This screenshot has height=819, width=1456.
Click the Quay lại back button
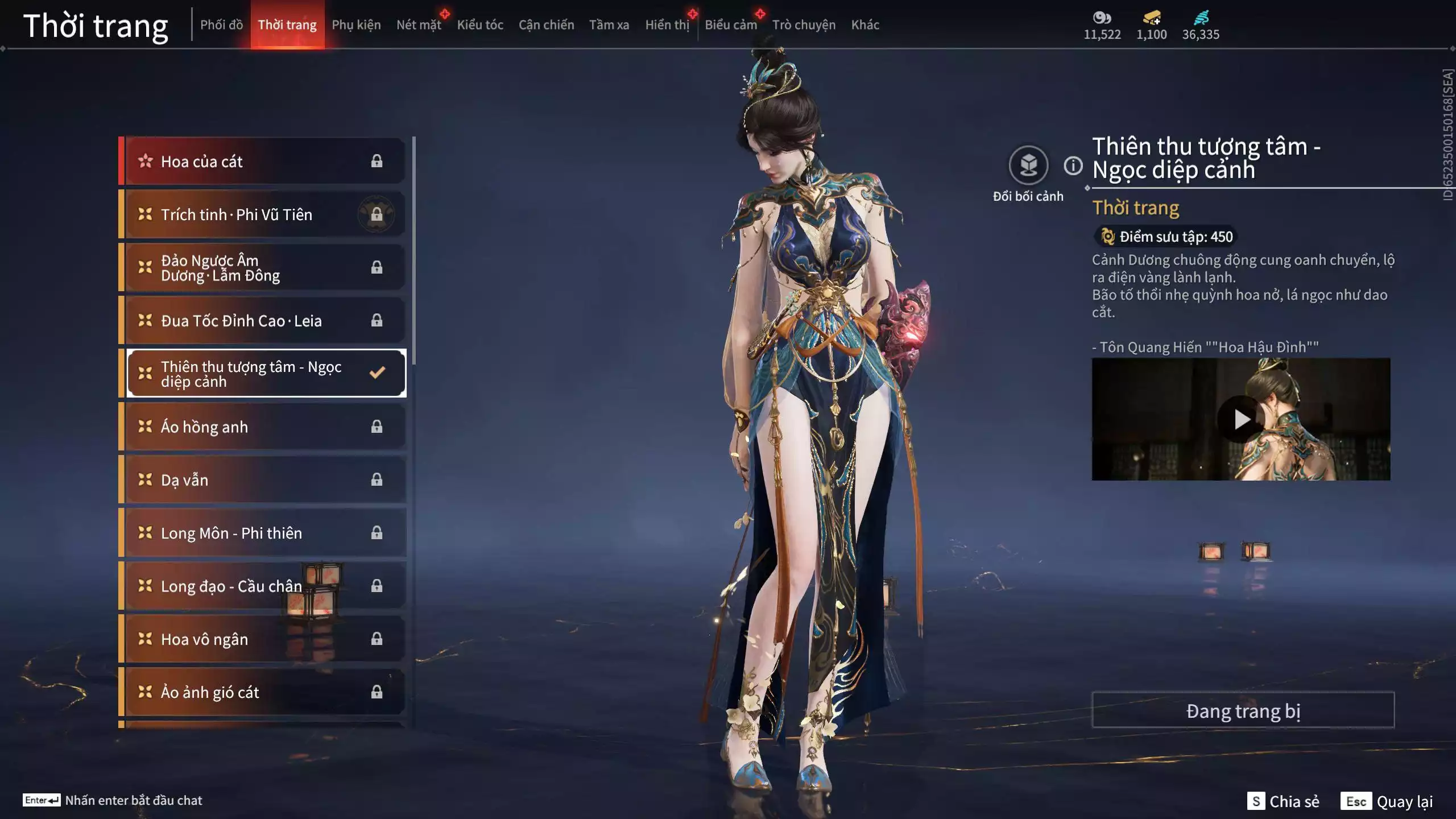[1387, 801]
